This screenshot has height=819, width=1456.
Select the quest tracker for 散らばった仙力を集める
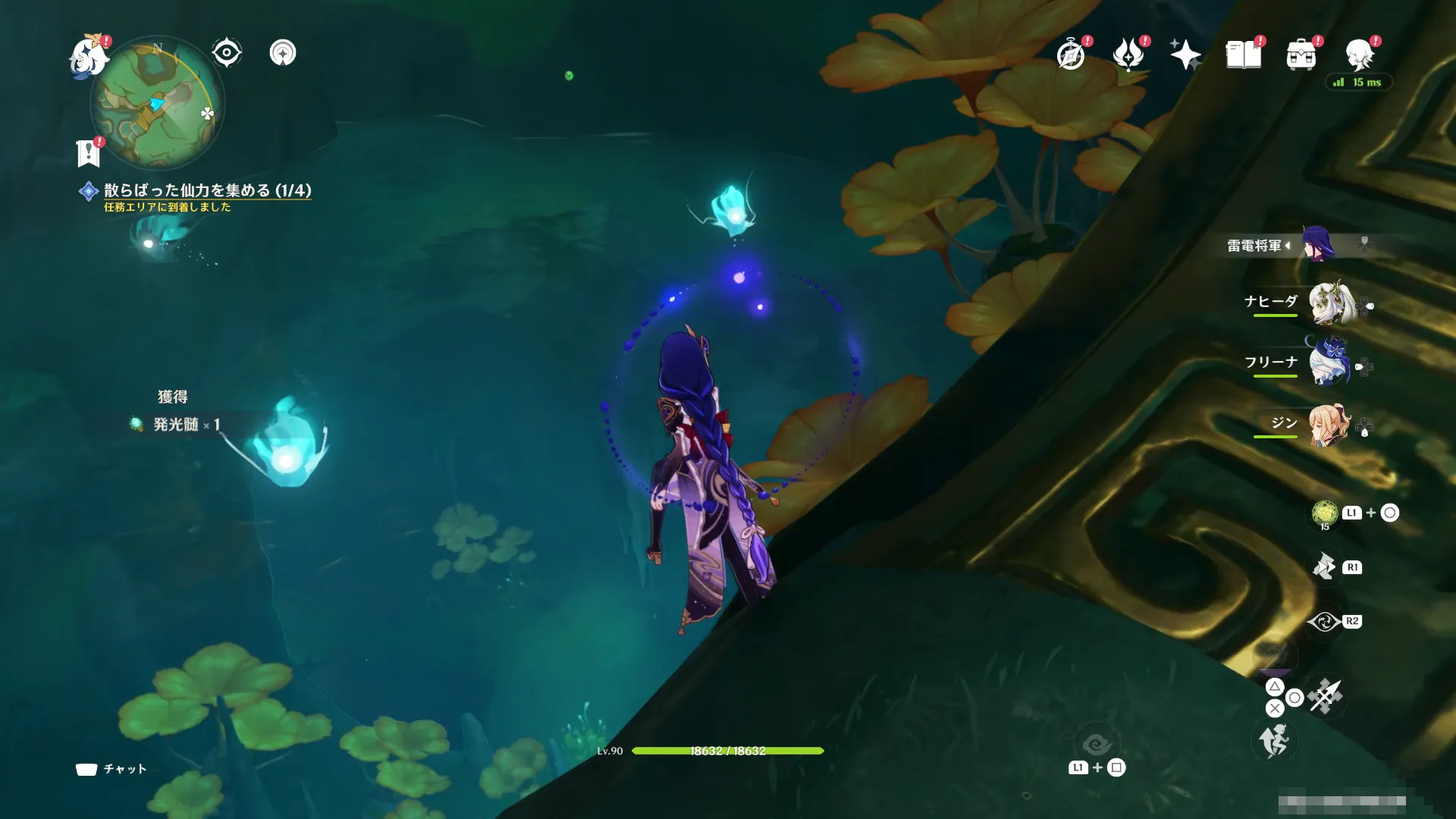[x=207, y=190]
